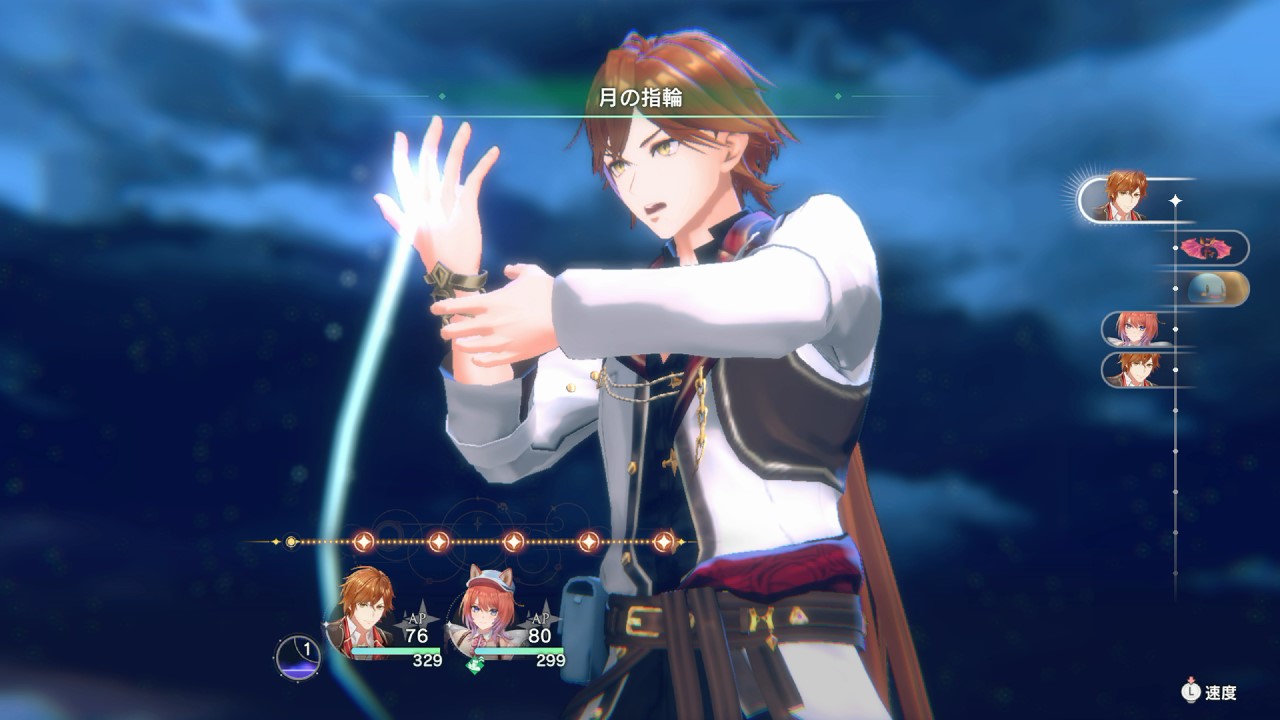The height and width of the screenshot is (720, 1280).
Task: Select the brown-haired hero's party portrait
Action: point(364,610)
